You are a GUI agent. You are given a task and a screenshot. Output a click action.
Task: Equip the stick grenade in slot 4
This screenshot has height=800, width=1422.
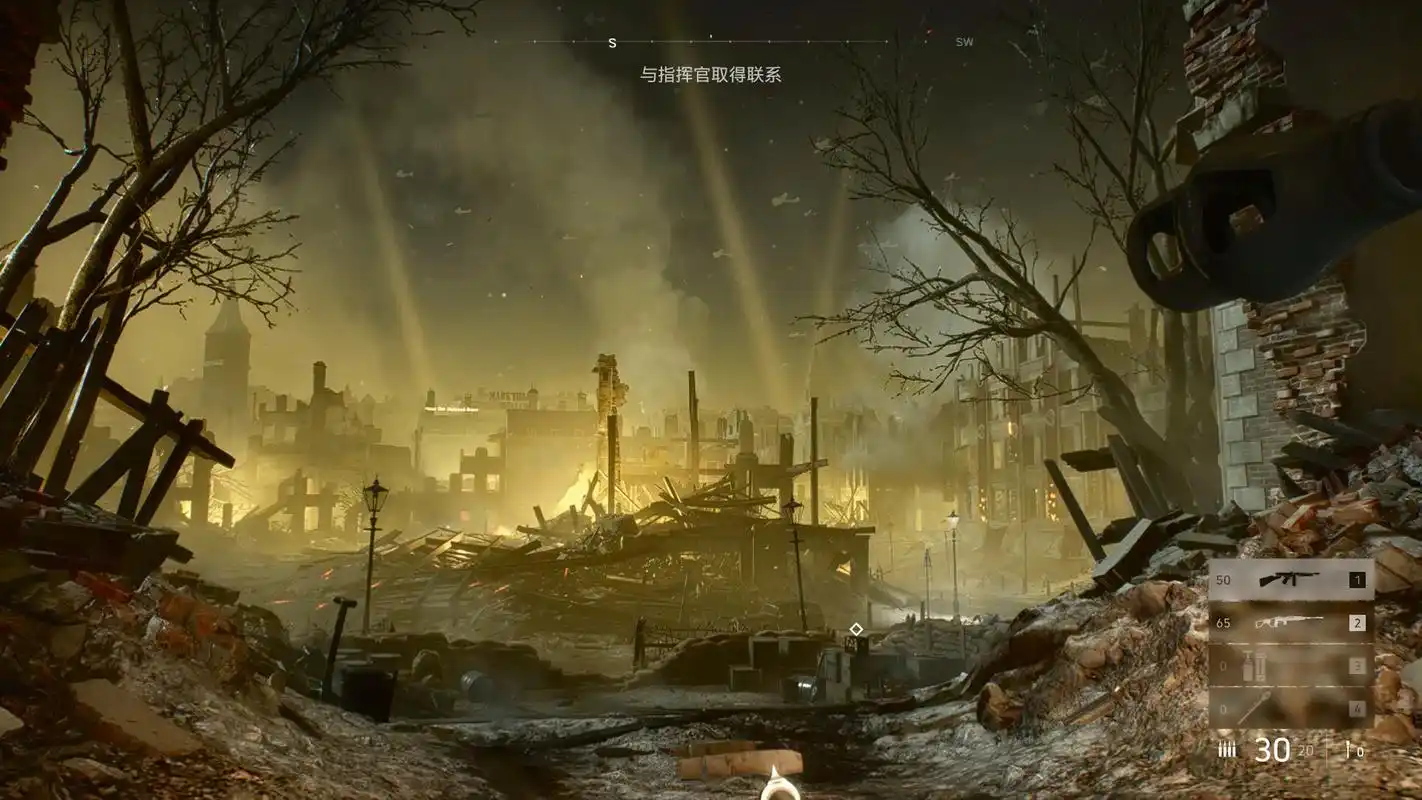[x=1290, y=709]
